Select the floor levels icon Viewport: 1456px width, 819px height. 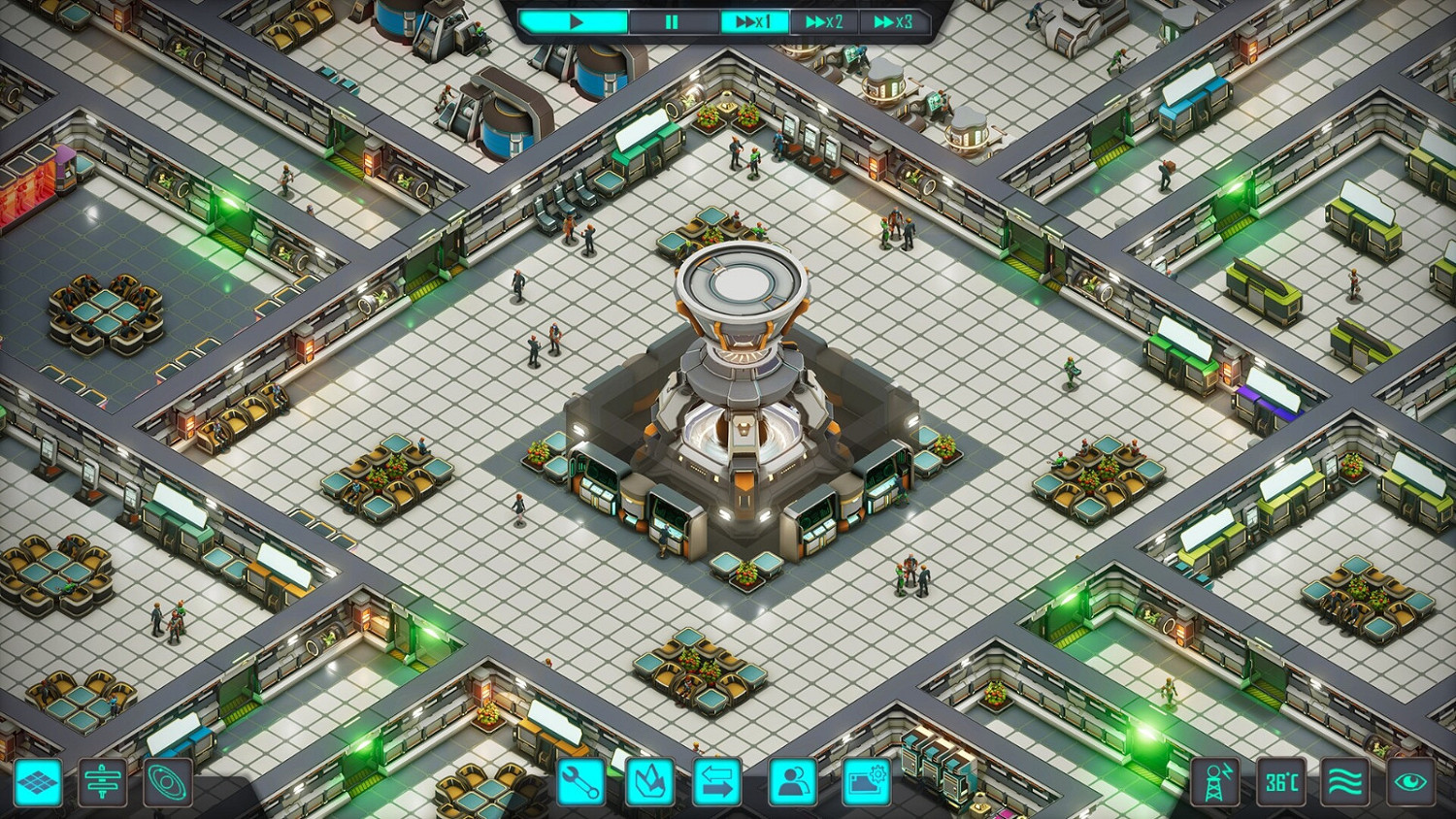pyautogui.click(x=104, y=782)
